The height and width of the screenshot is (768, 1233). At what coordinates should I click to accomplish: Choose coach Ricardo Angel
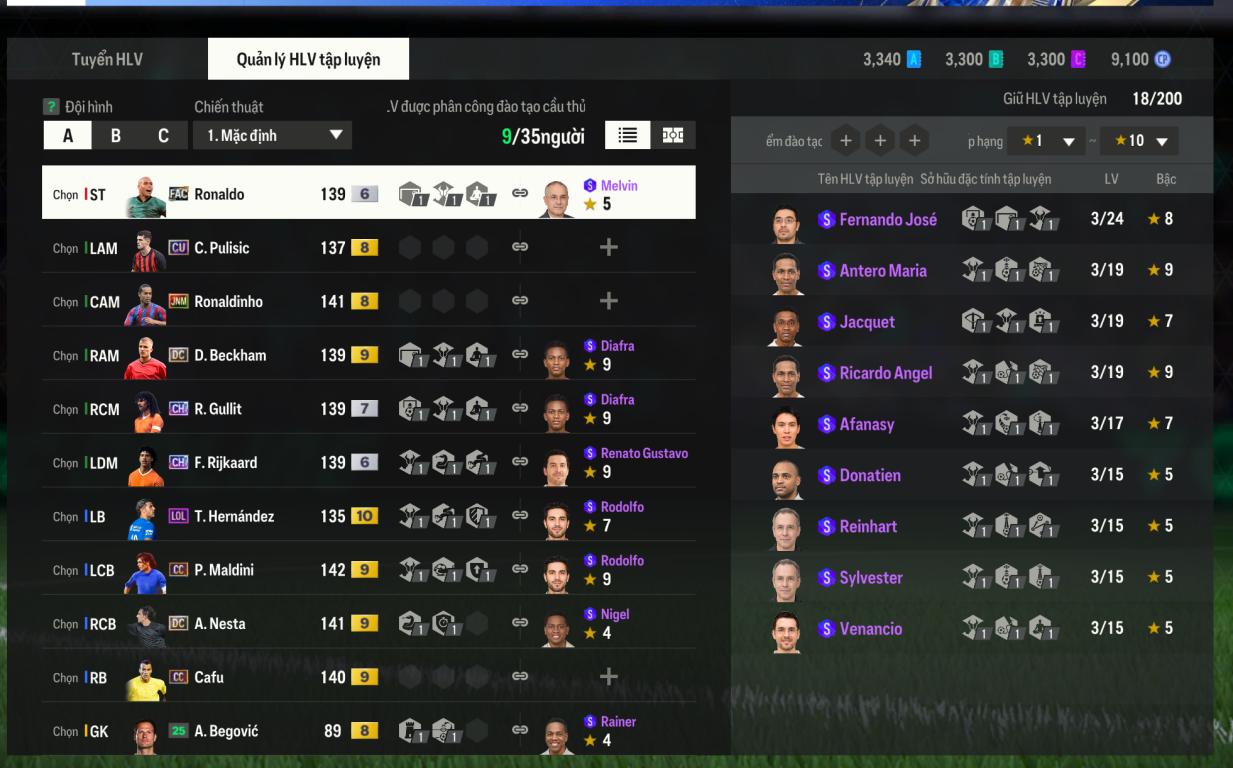point(885,373)
